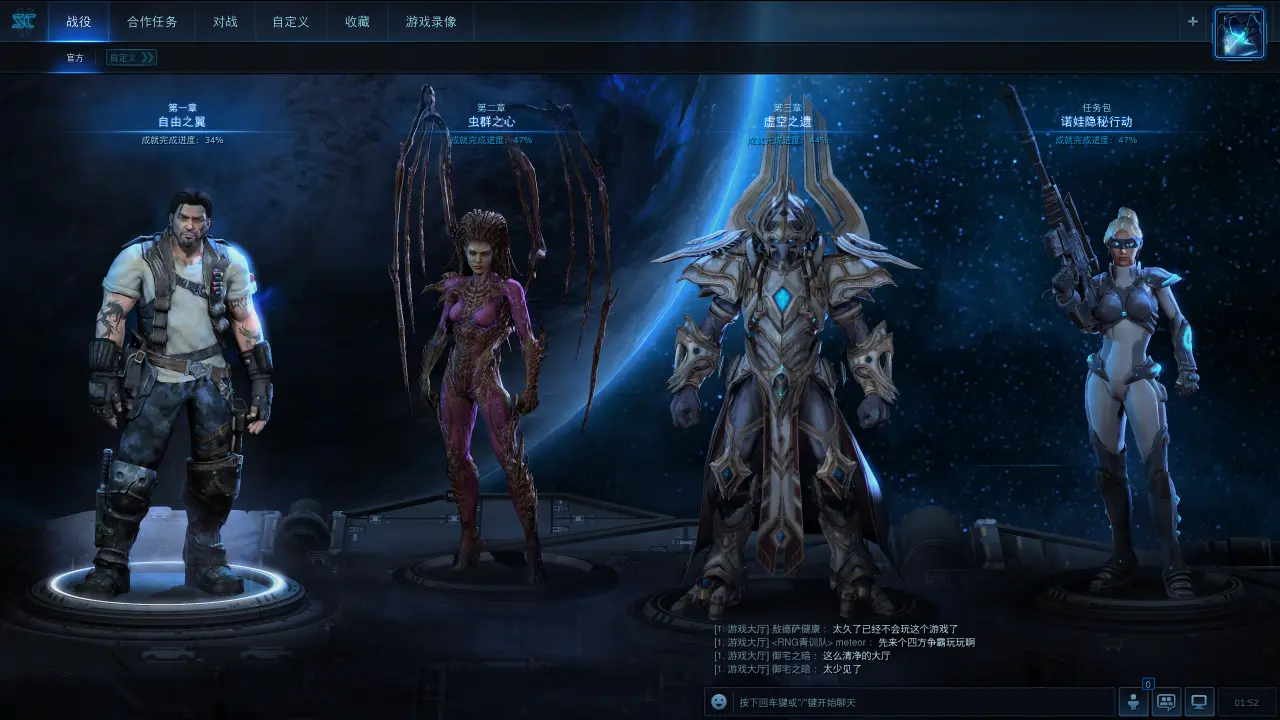The width and height of the screenshot is (1280, 720).
Task: Open the friends list icon
Action: 1133,702
